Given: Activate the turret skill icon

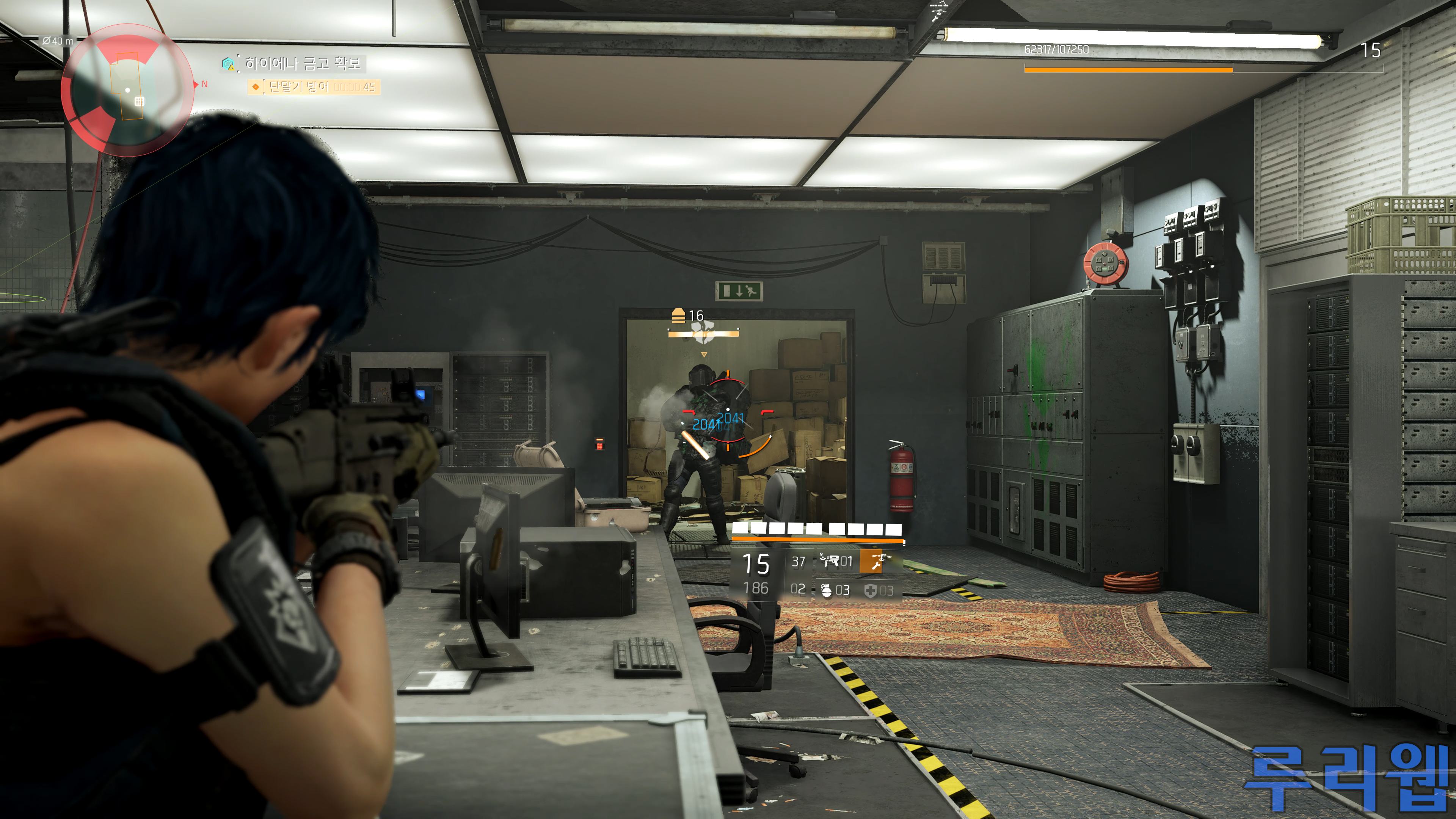Looking at the screenshot, I should 830,561.
